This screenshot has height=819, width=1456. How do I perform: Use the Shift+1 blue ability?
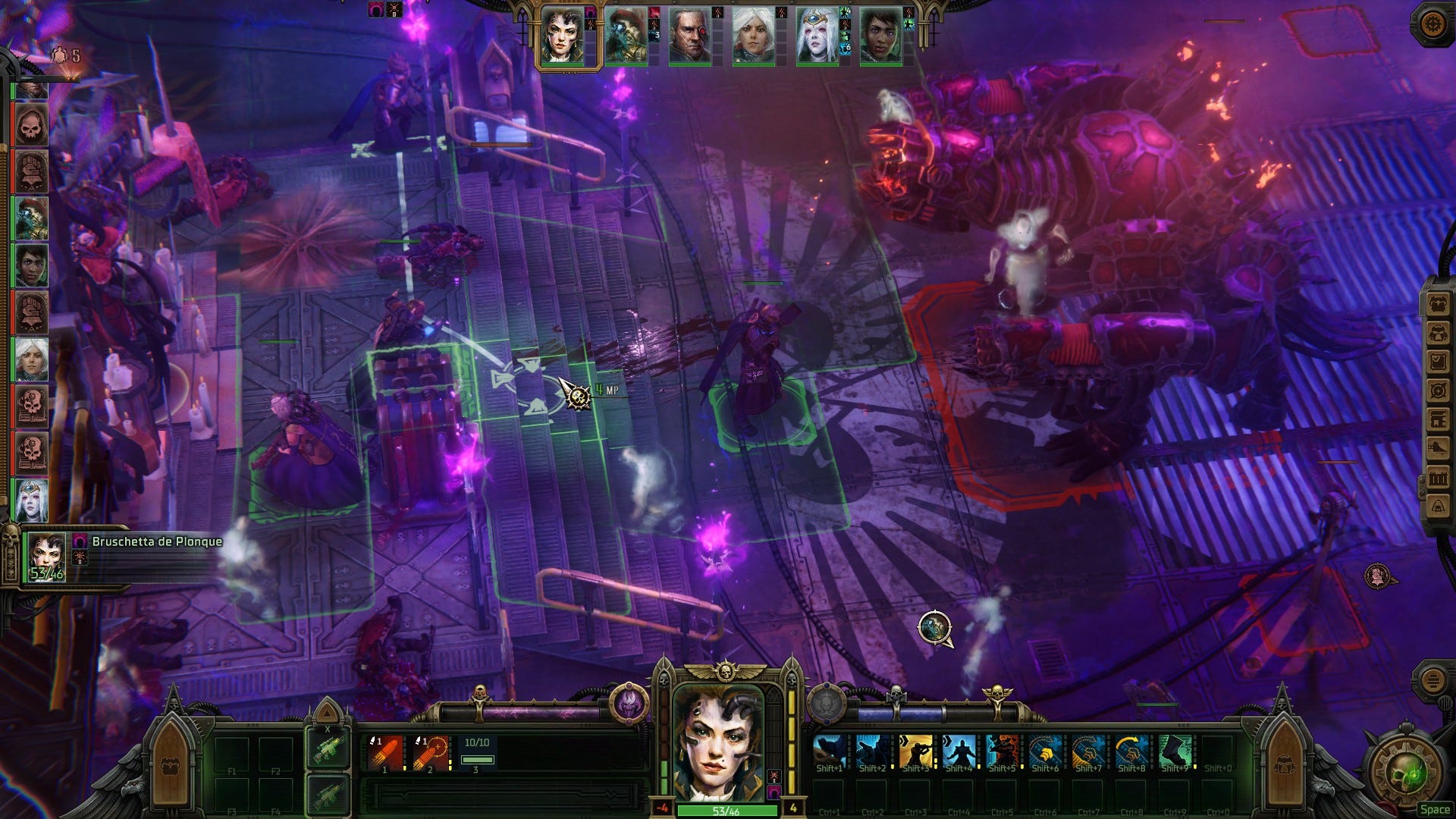829,752
